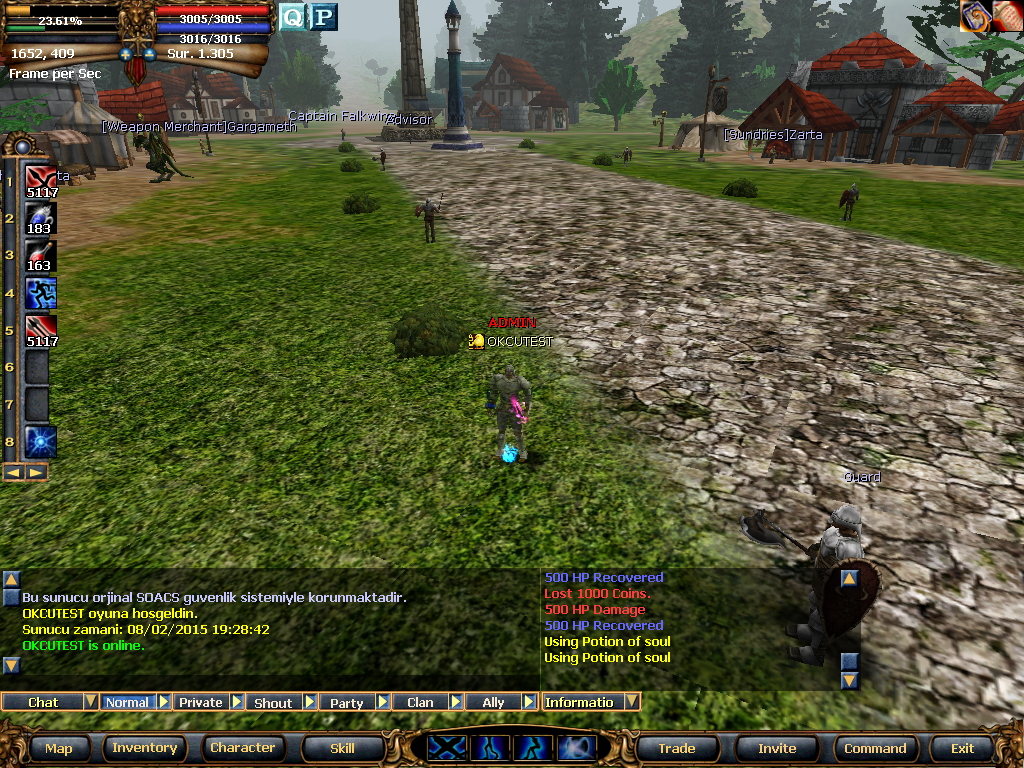The height and width of the screenshot is (768, 1024).
Task: Open the Command menu
Action: pos(875,748)
